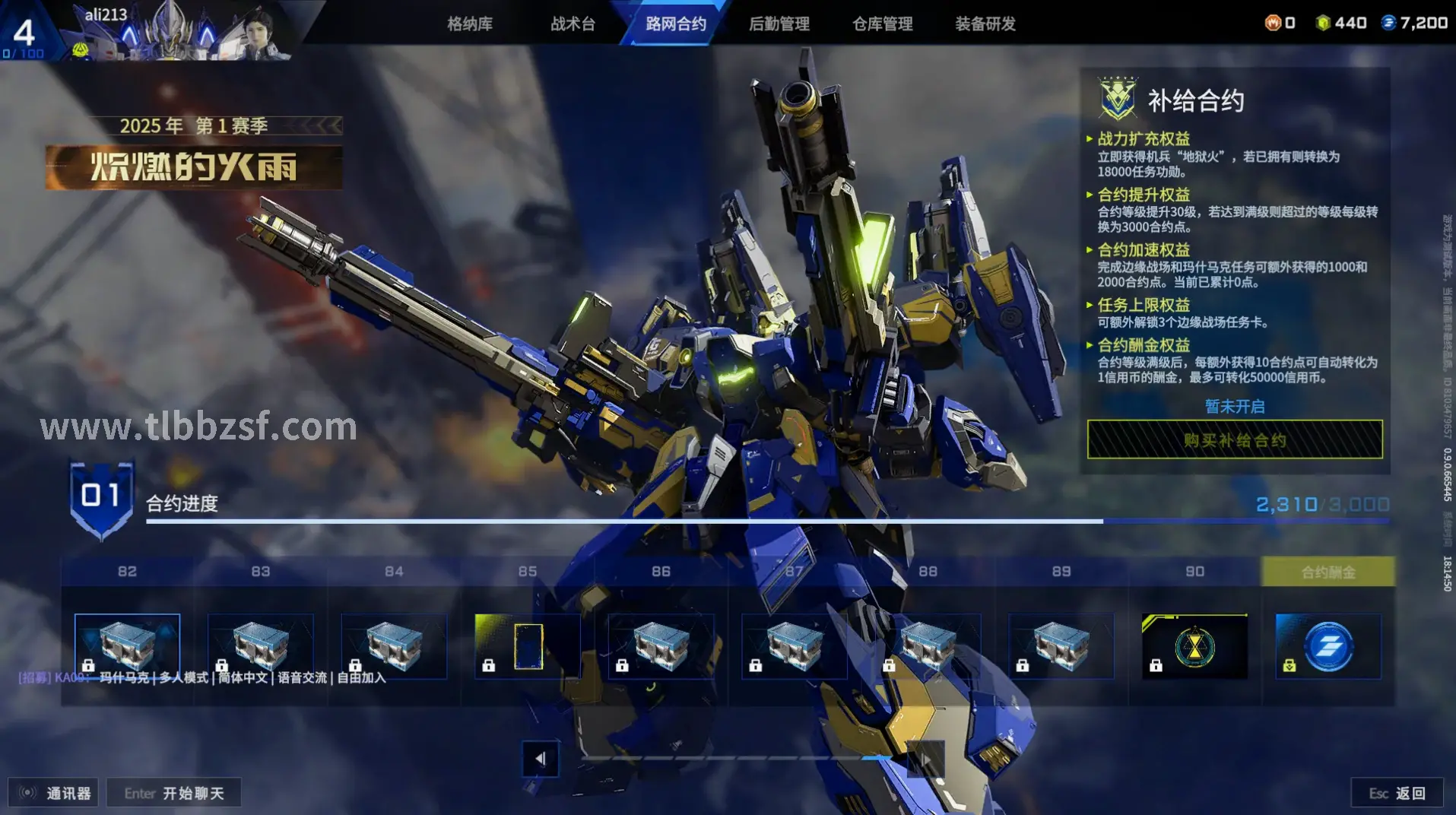Switch to the 战术台 tab
This screenshot has height=815, width=1456.
coord(573,24)
